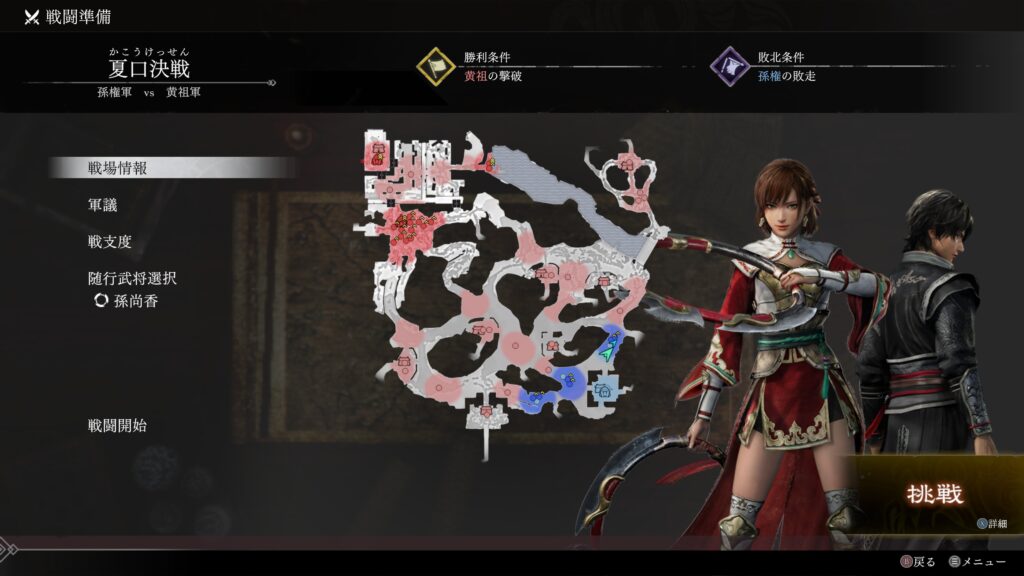This screenshot has height=576, width=1024.
Task: Choose 随行武将選択 companion officer selection
Action: coord(133,279)
